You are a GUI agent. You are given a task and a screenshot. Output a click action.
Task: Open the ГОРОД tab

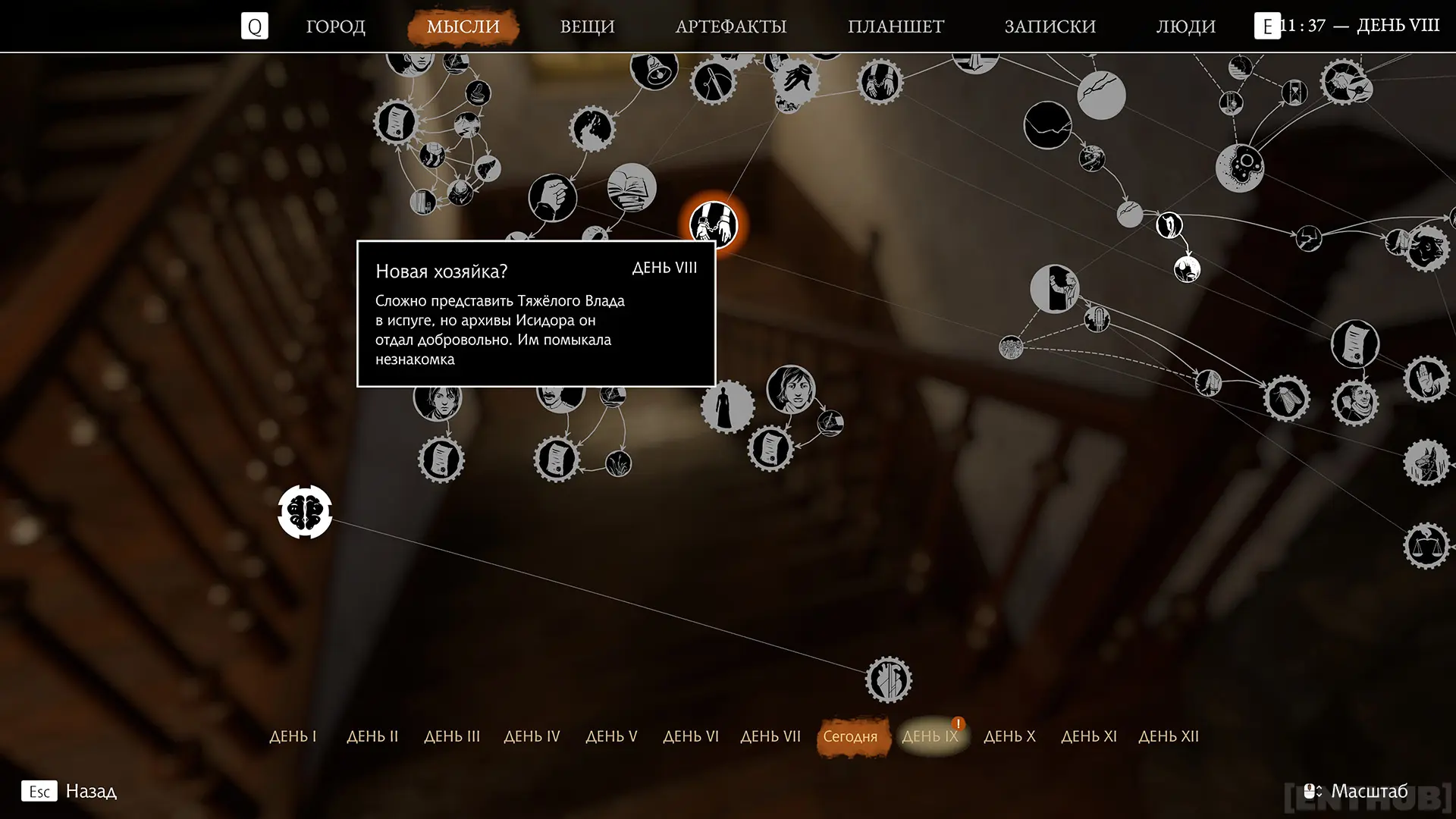[335, 27]
